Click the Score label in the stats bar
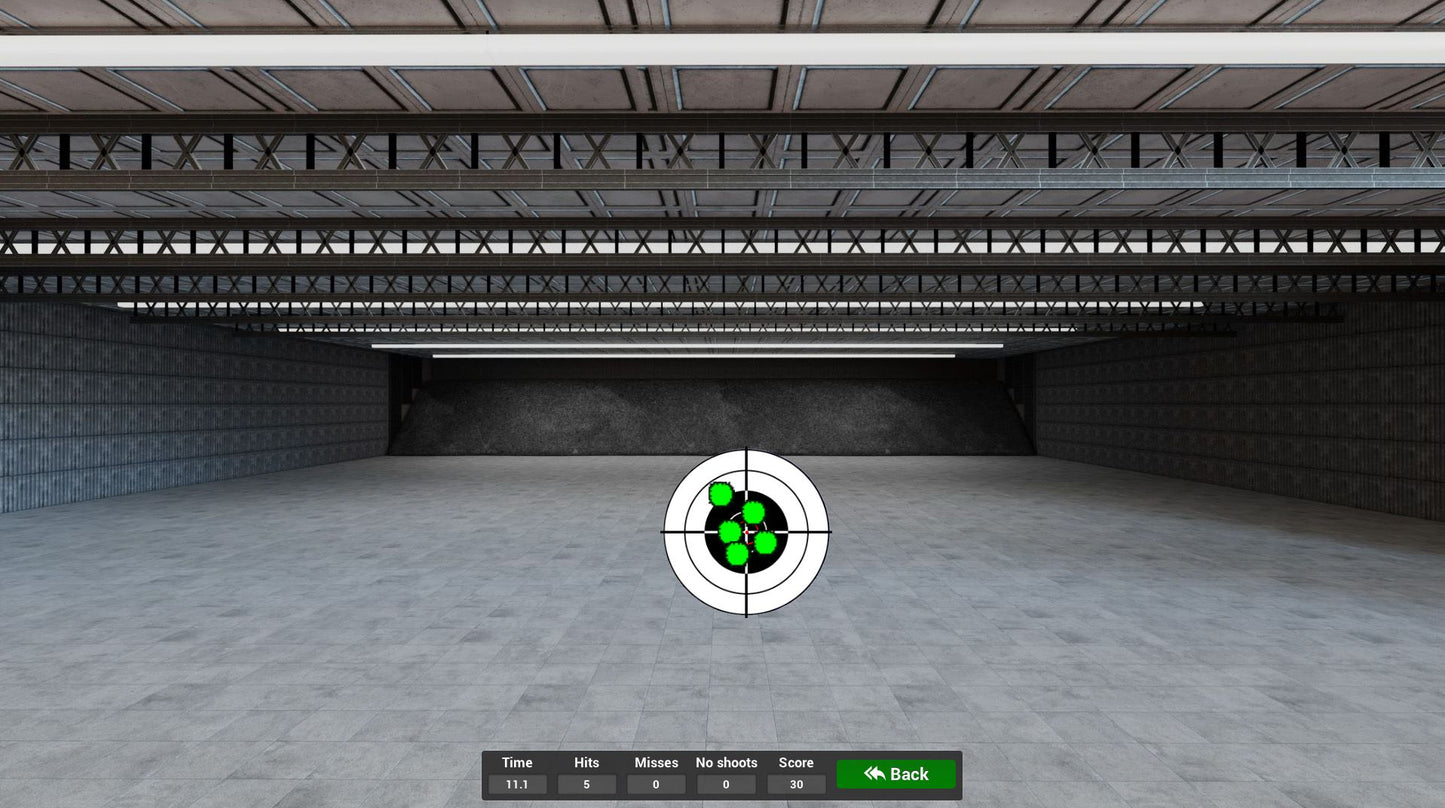The height and width of the screenshot is (808, 1445). coord(796,762)
